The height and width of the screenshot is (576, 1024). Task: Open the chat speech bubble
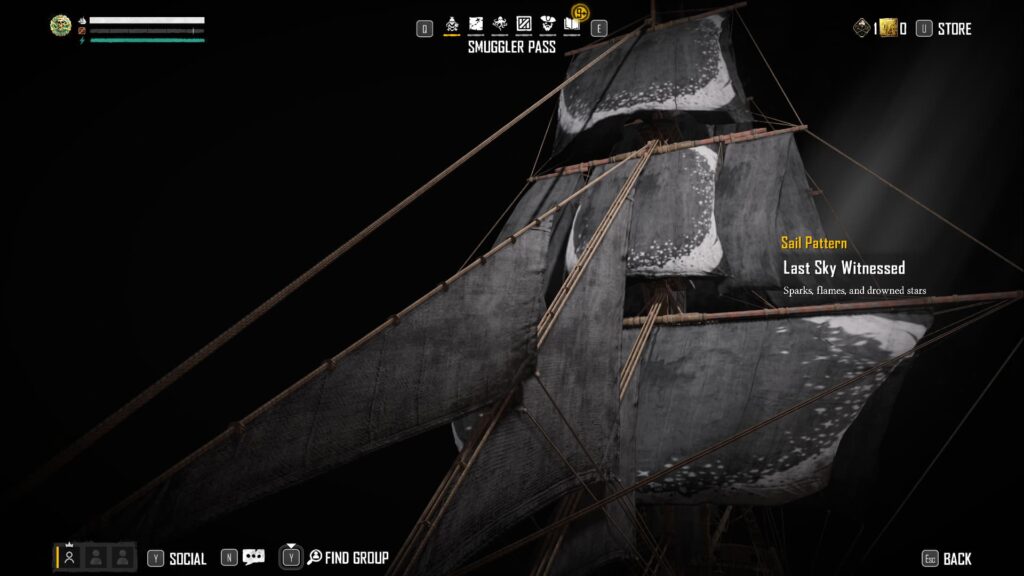tap(254, 558)
